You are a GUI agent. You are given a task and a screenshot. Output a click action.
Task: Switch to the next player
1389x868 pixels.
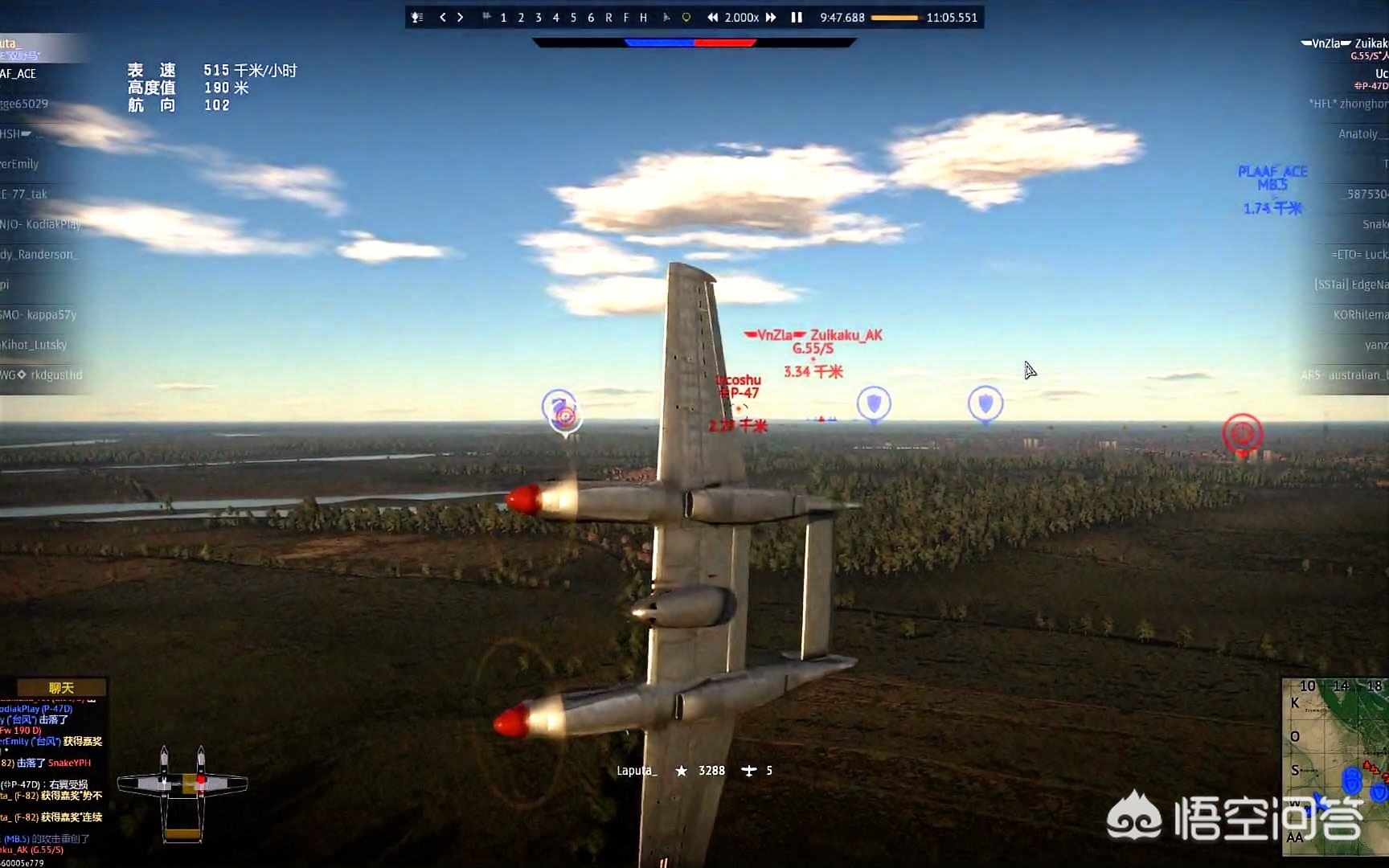click(x=460, y=17)
